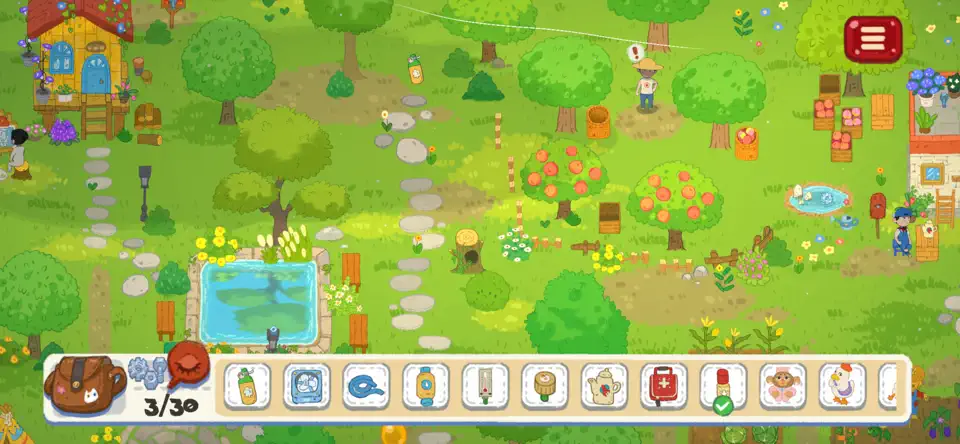Image resolution: width=960 pixels, height=444 pixels.
Task: Select the checked red-capped bottle item
Action: point(723,385)
